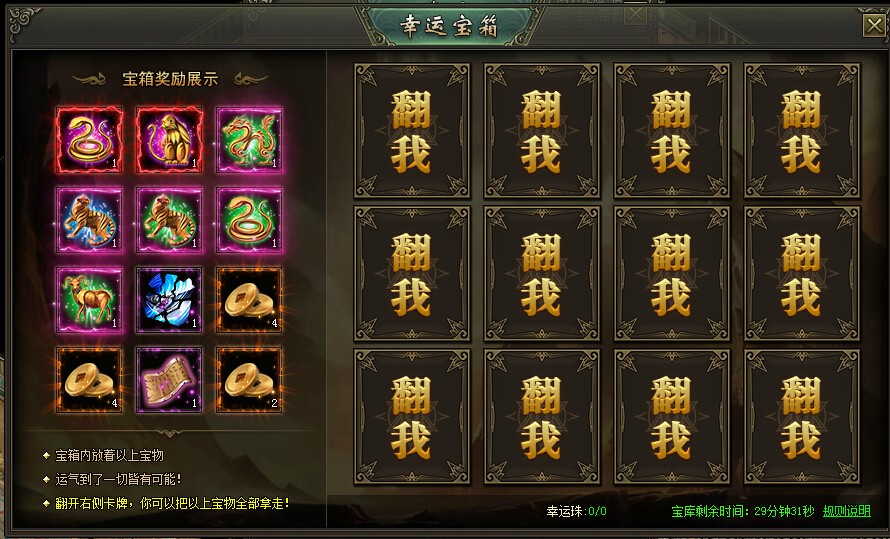Select the red-bordered golden snake reward
The image size is (890, 539).
(x=90, y=140)
